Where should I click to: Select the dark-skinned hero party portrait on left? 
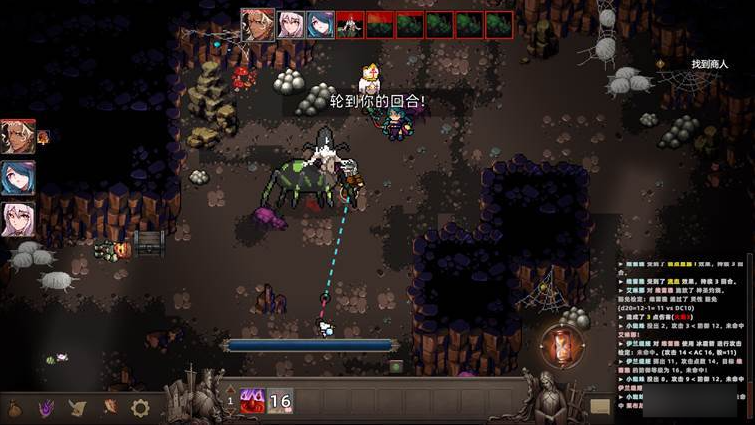18,136
